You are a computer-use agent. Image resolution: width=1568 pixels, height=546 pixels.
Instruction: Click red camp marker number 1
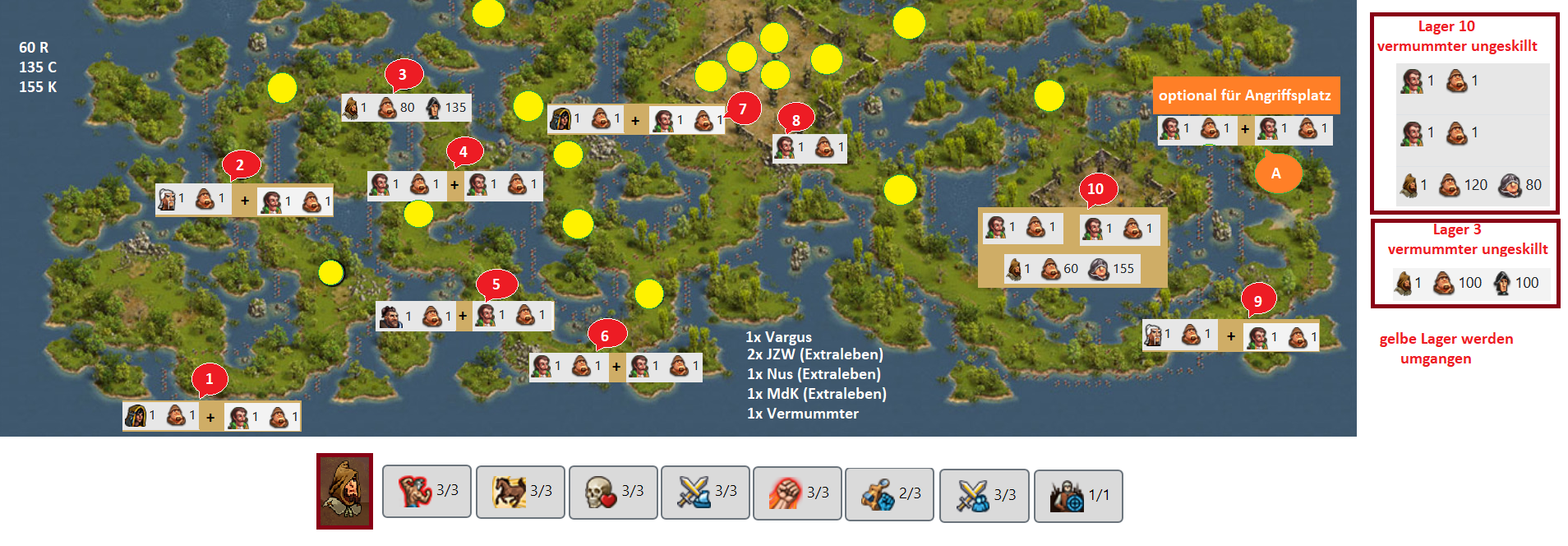pyautogui.click(x=209, y=379)
